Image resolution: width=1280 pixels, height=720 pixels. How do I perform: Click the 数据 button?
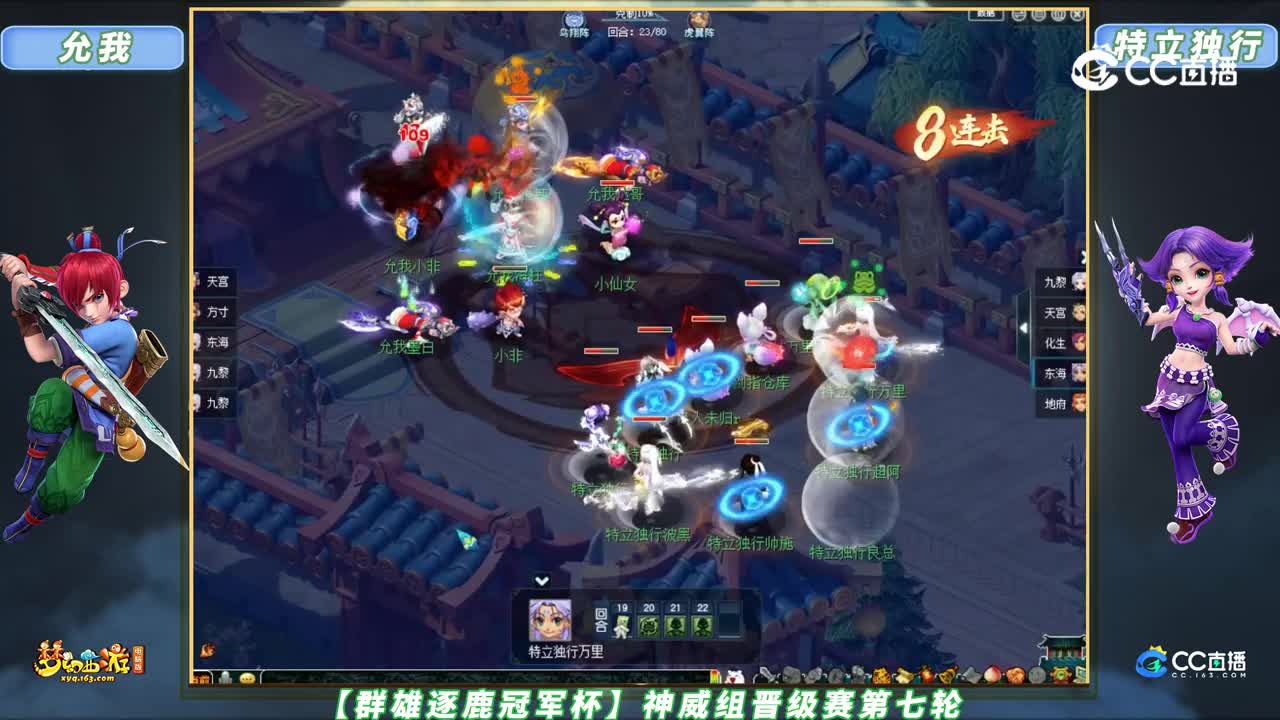(x=987, y=15)
